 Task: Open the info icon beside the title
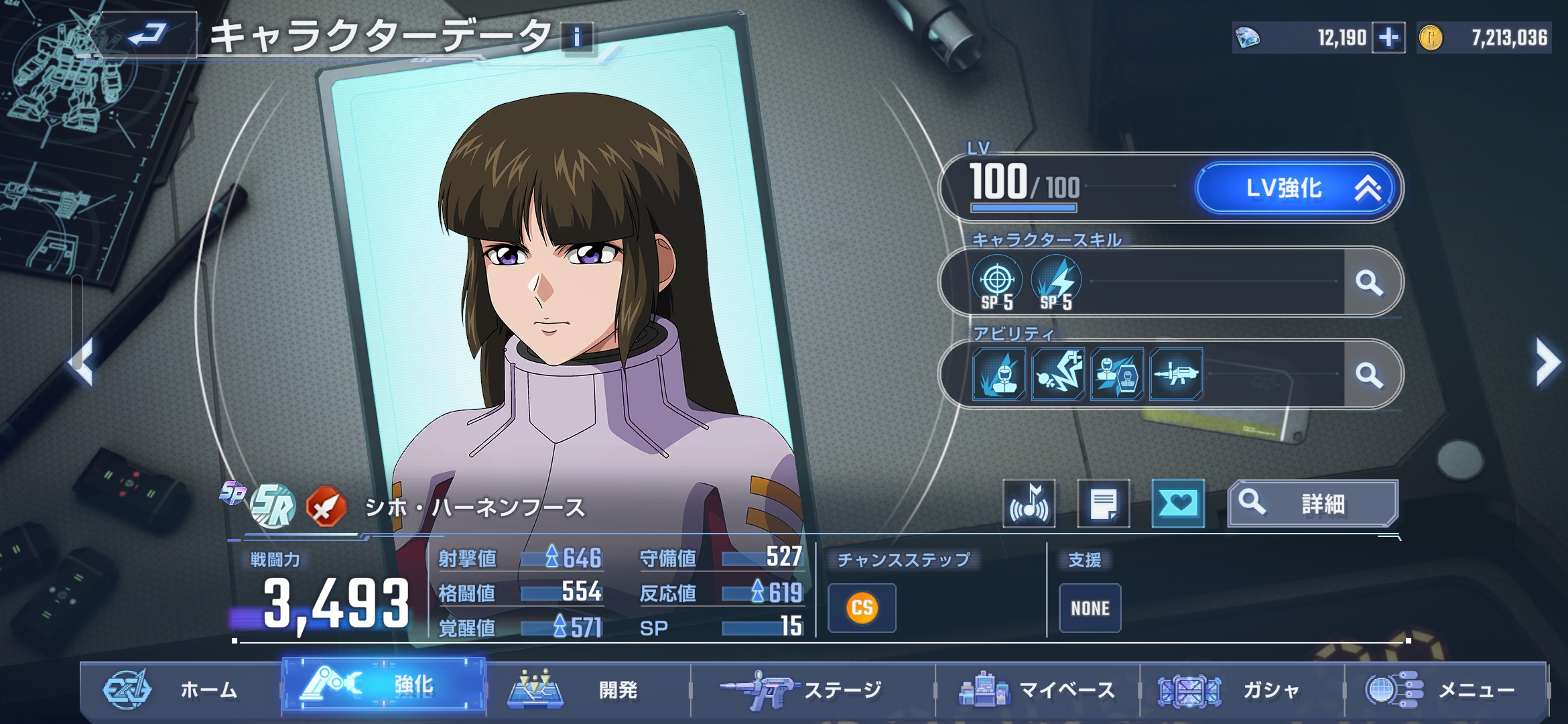[x=577, y=37]
